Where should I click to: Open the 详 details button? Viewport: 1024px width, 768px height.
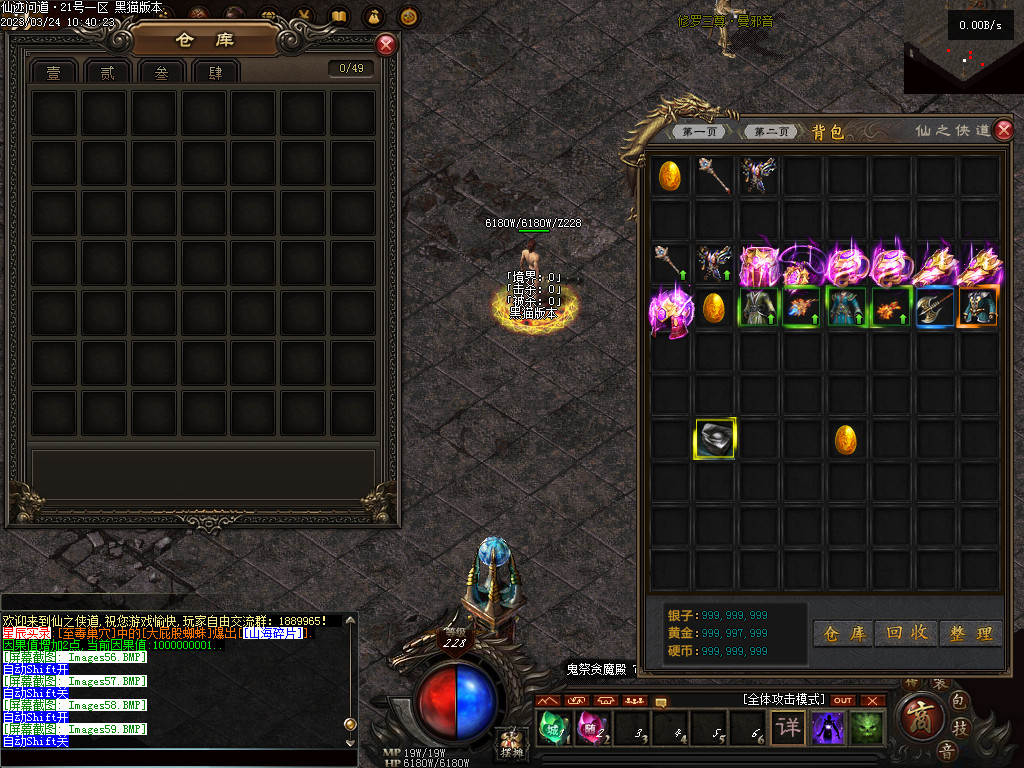(788, 727)
